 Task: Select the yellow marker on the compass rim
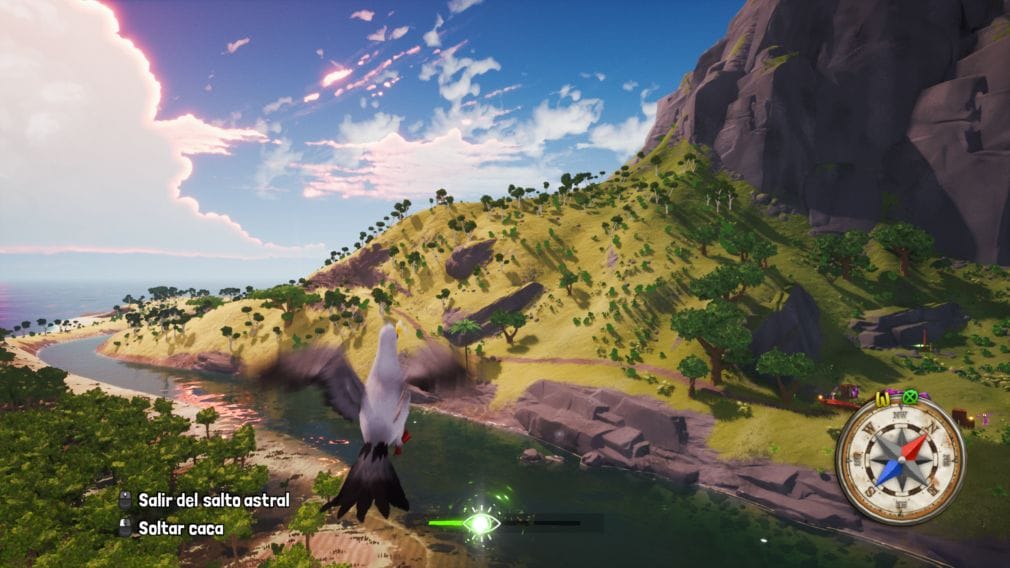[x=883, y=399]
